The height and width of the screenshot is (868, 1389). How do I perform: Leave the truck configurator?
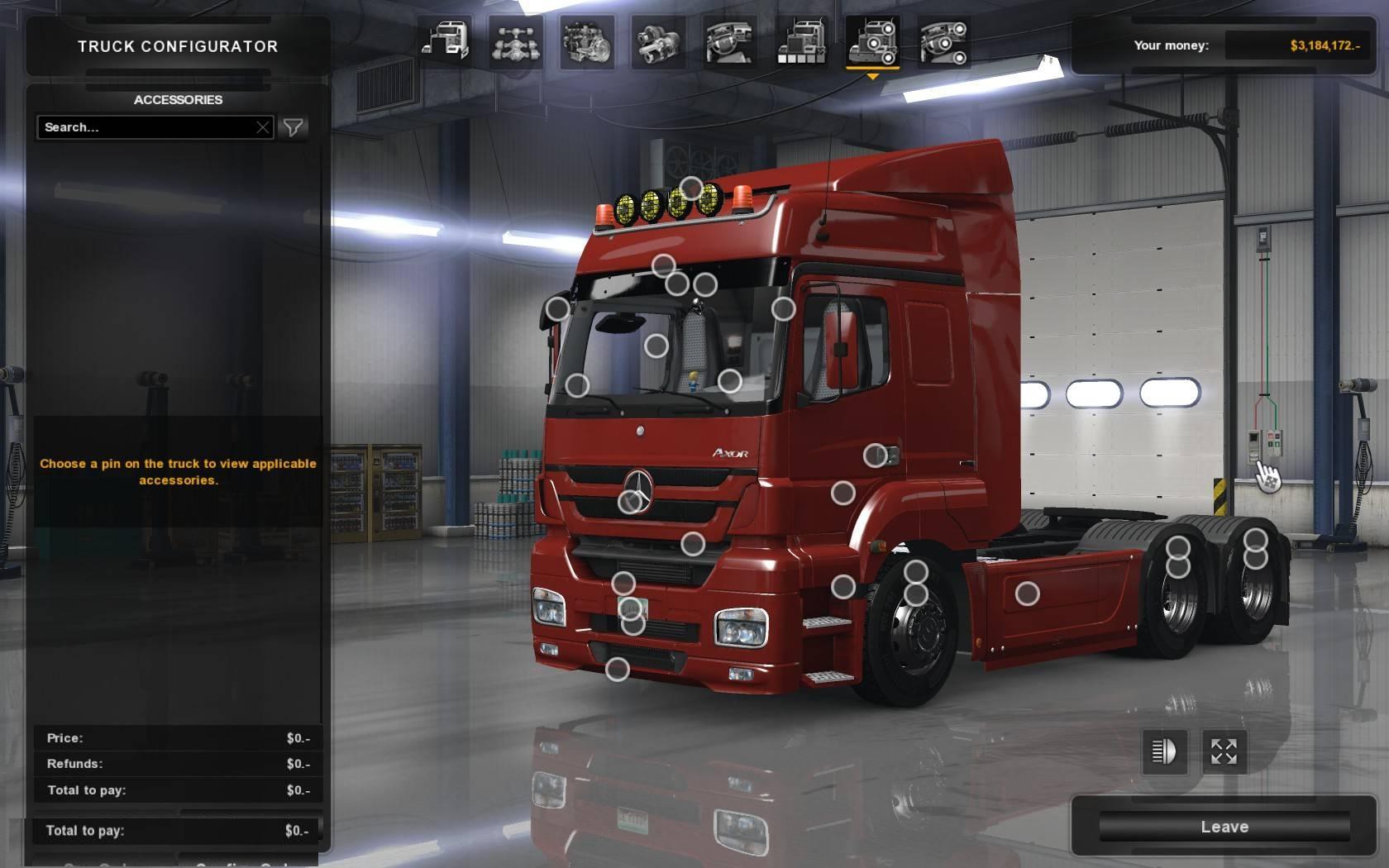tap(1224, 827)
